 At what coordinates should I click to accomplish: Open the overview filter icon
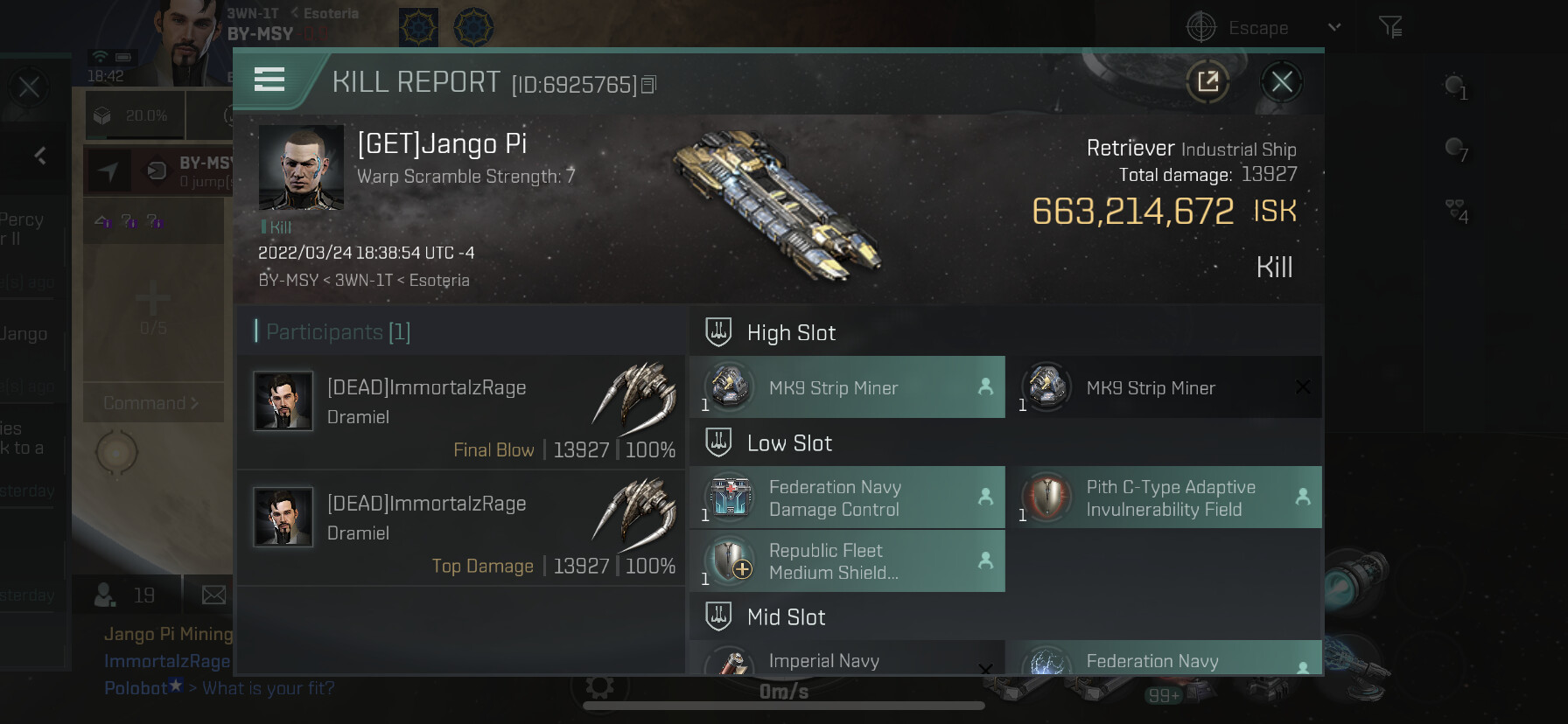1389,28
